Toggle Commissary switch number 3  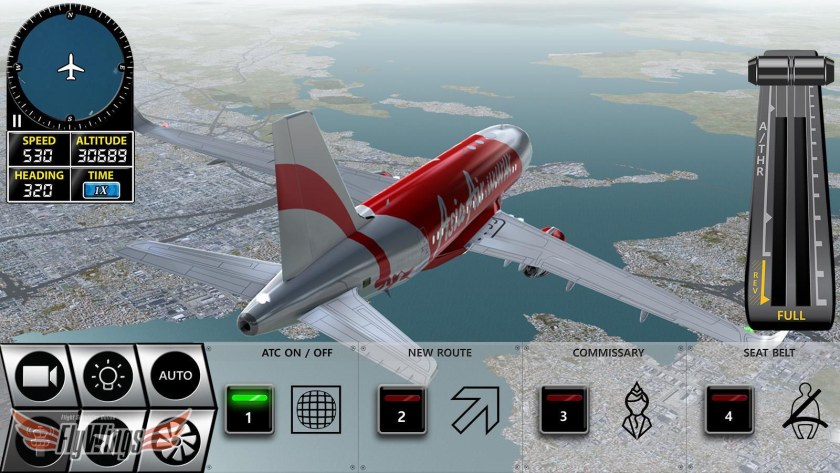564,409
